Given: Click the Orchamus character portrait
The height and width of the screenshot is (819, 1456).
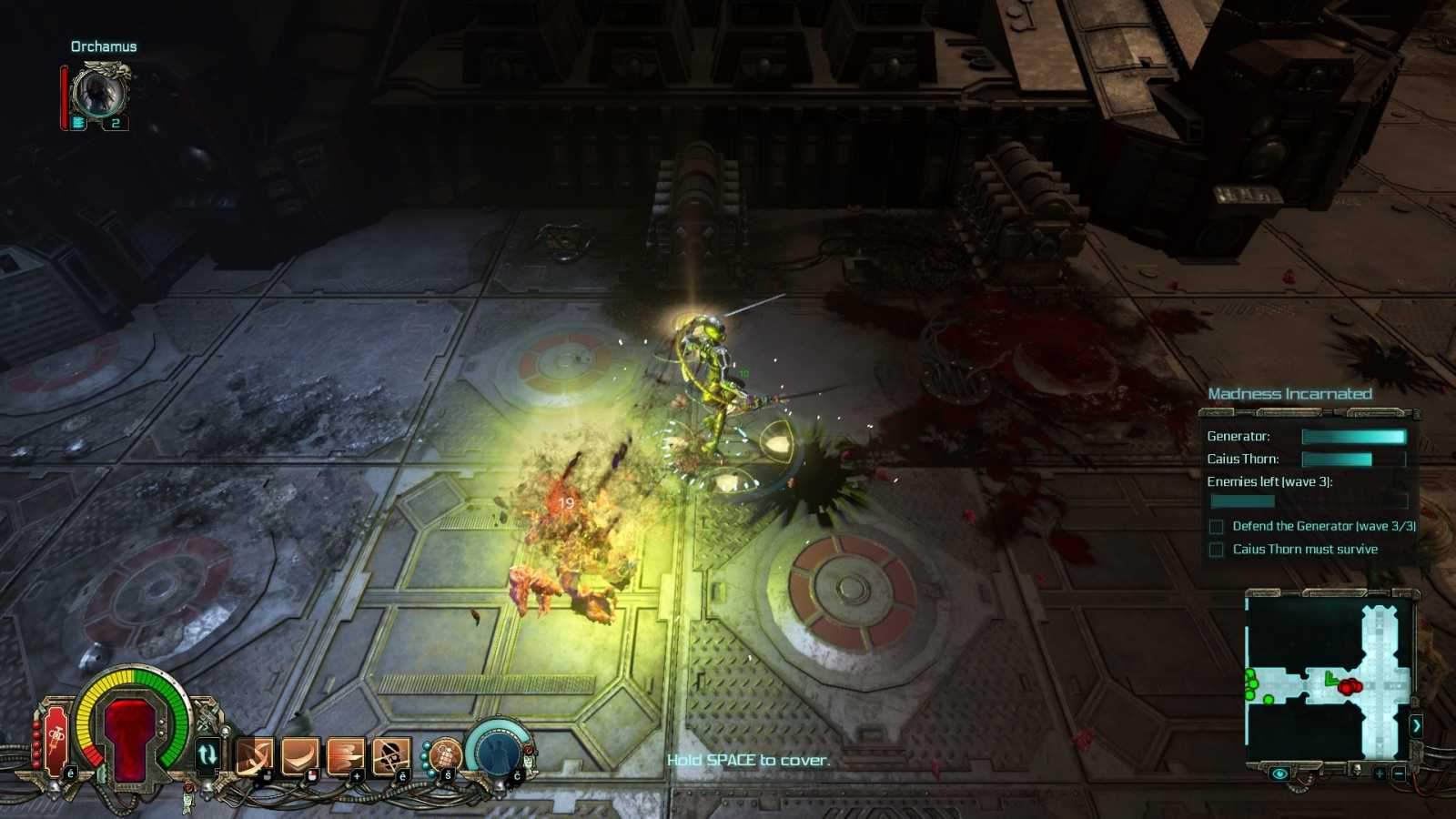Looking at the screenshot, I should (x=98, y=92).
